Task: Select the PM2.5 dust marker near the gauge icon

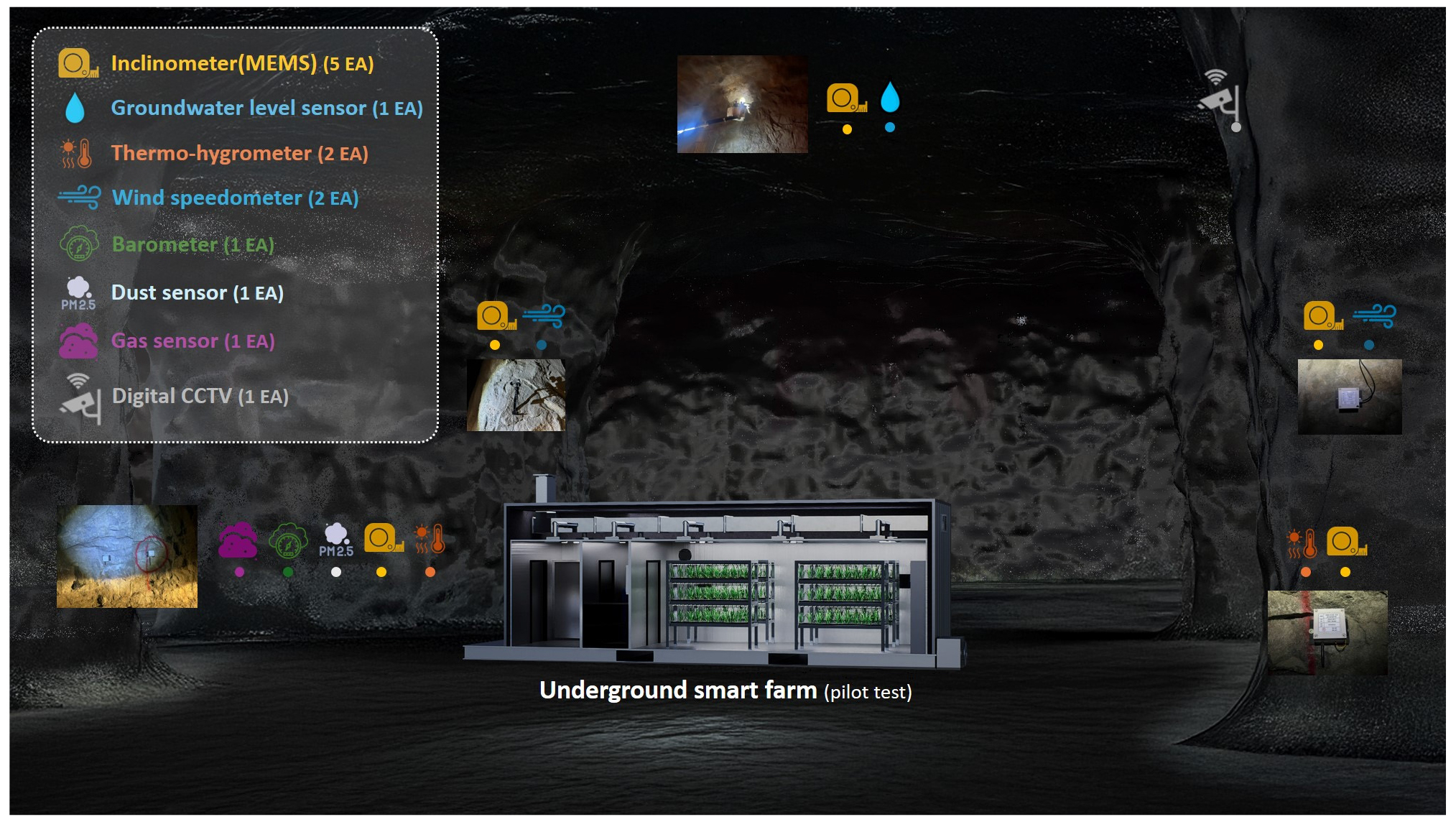Action: click(336, 540)
